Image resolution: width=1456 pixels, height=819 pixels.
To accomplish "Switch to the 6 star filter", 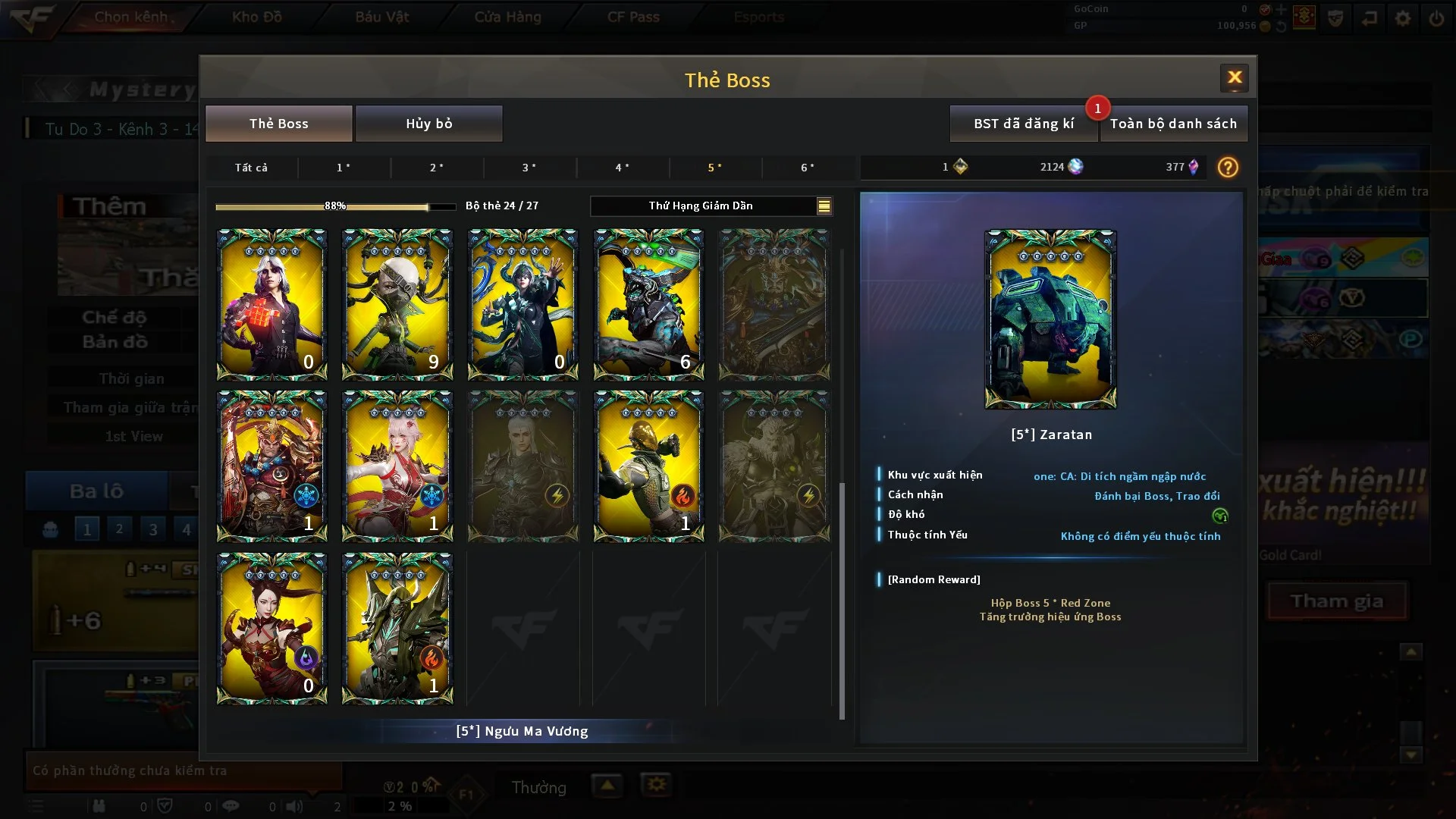I will [x=808, y=168].
